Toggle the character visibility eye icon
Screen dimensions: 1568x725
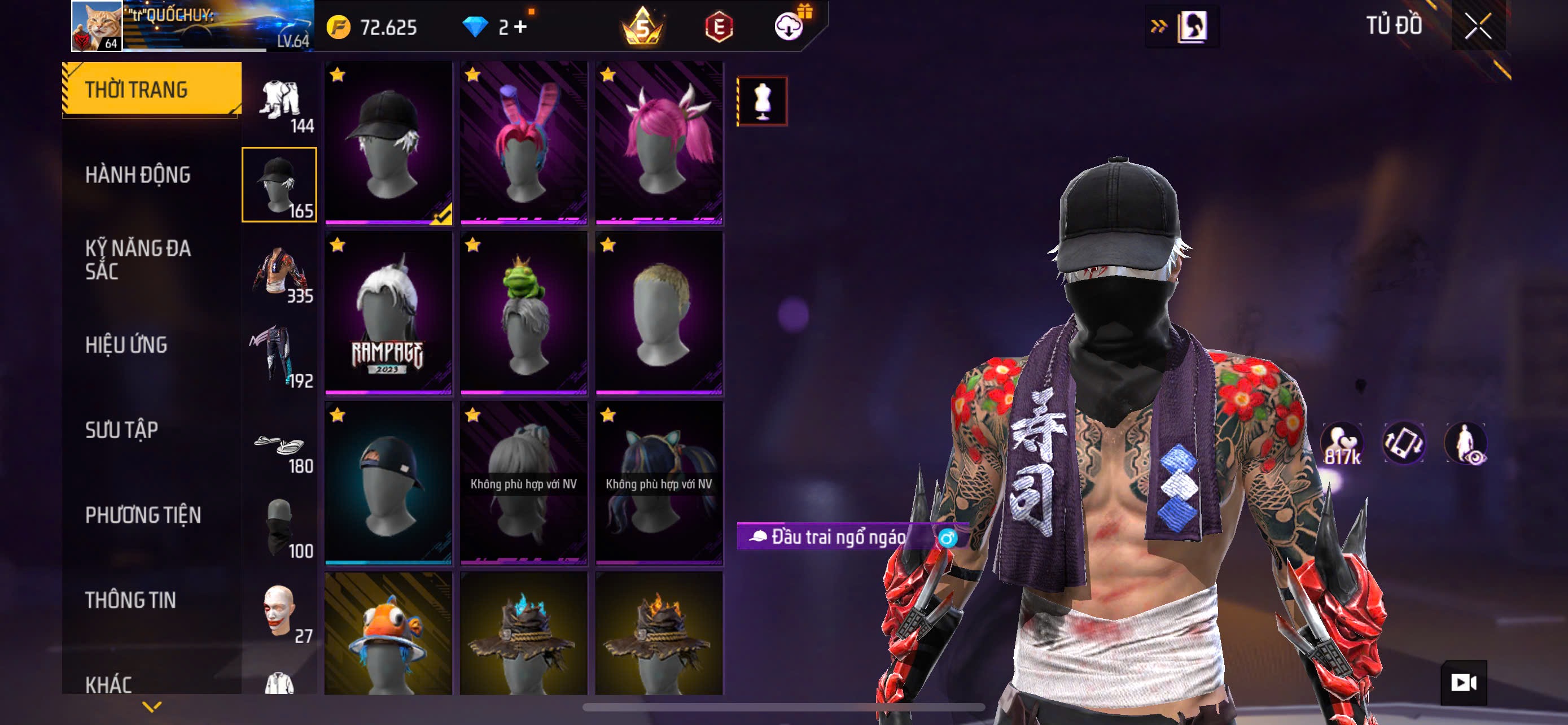(1466, 443)
